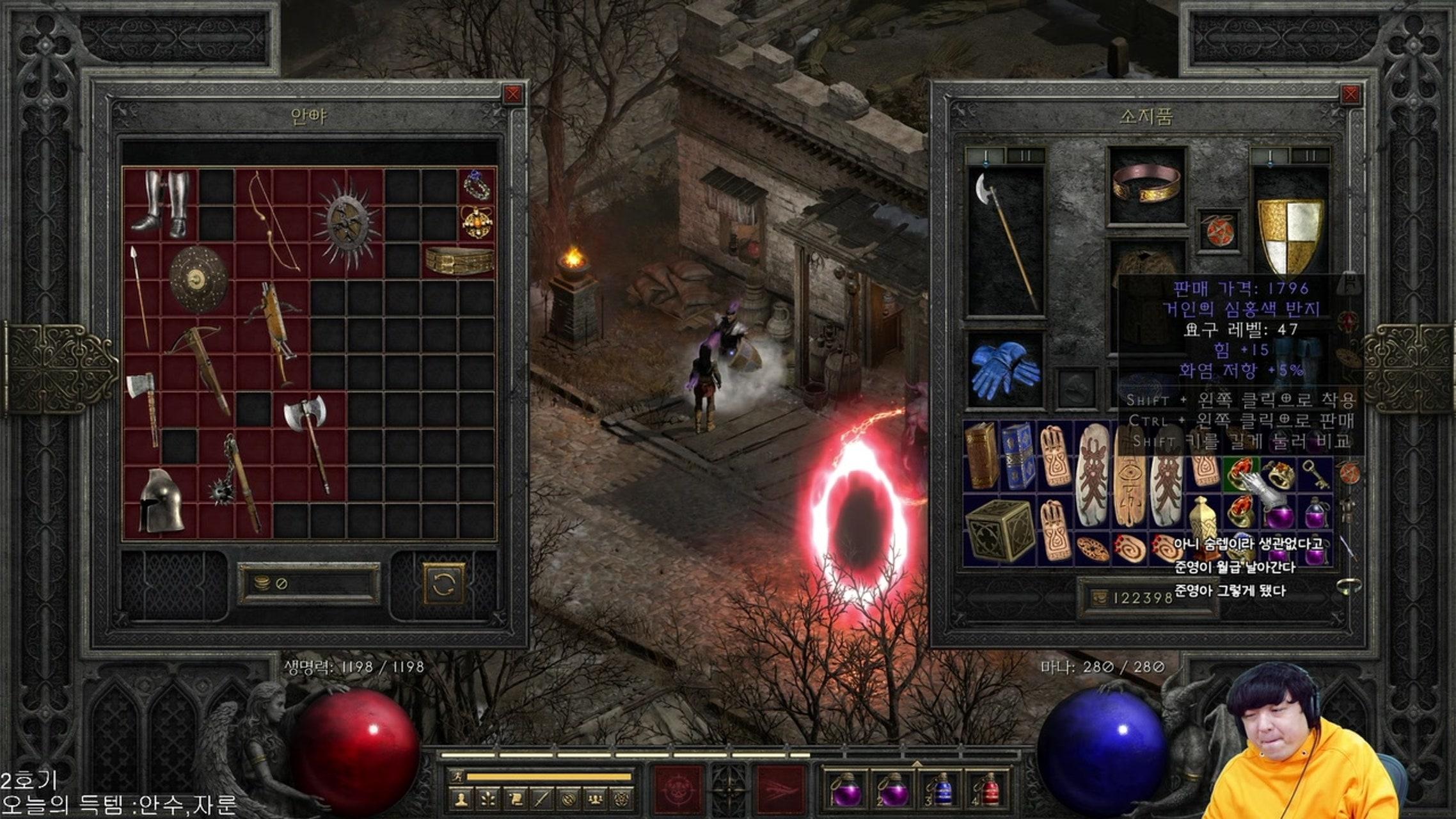The width and height of the screenshot is (1456, 819).
Task: Select the equipped poleaxe weapon
Action: click(1005, 242)
